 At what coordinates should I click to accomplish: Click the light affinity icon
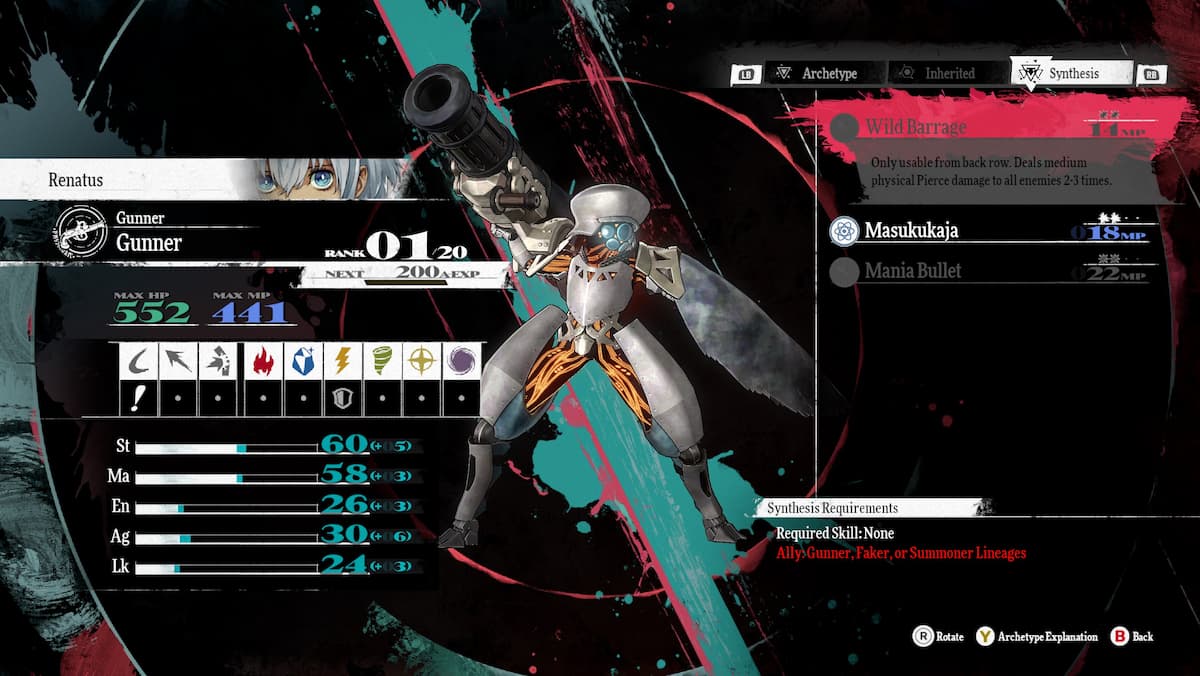[422, 361]
